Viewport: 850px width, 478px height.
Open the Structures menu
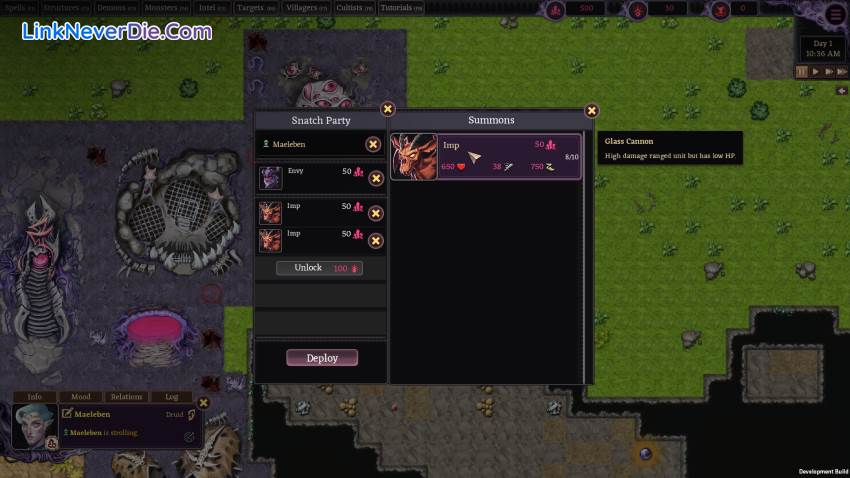[66, 8]
